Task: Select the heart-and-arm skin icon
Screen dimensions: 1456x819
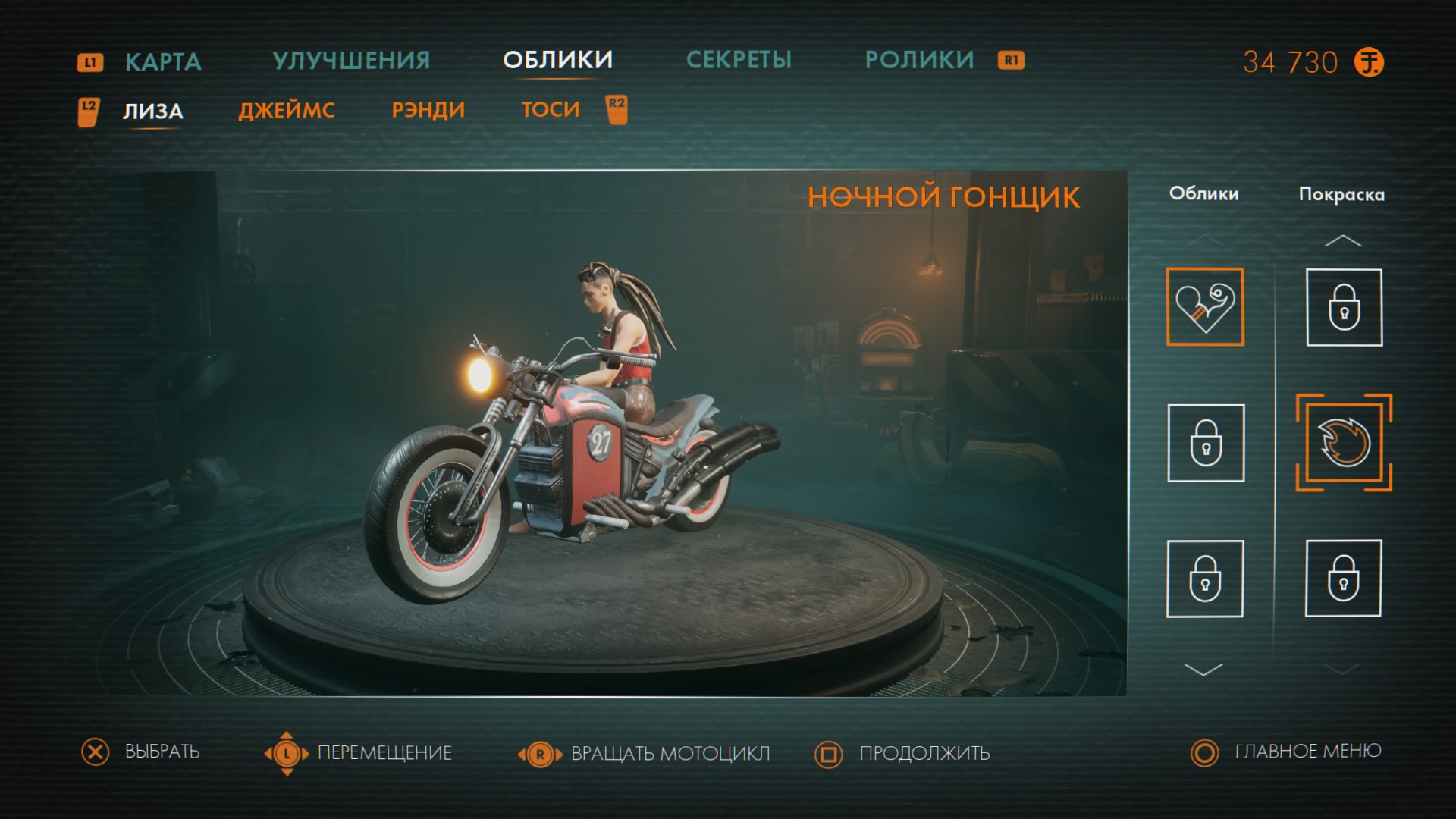Action: [x=1205, y=307]
